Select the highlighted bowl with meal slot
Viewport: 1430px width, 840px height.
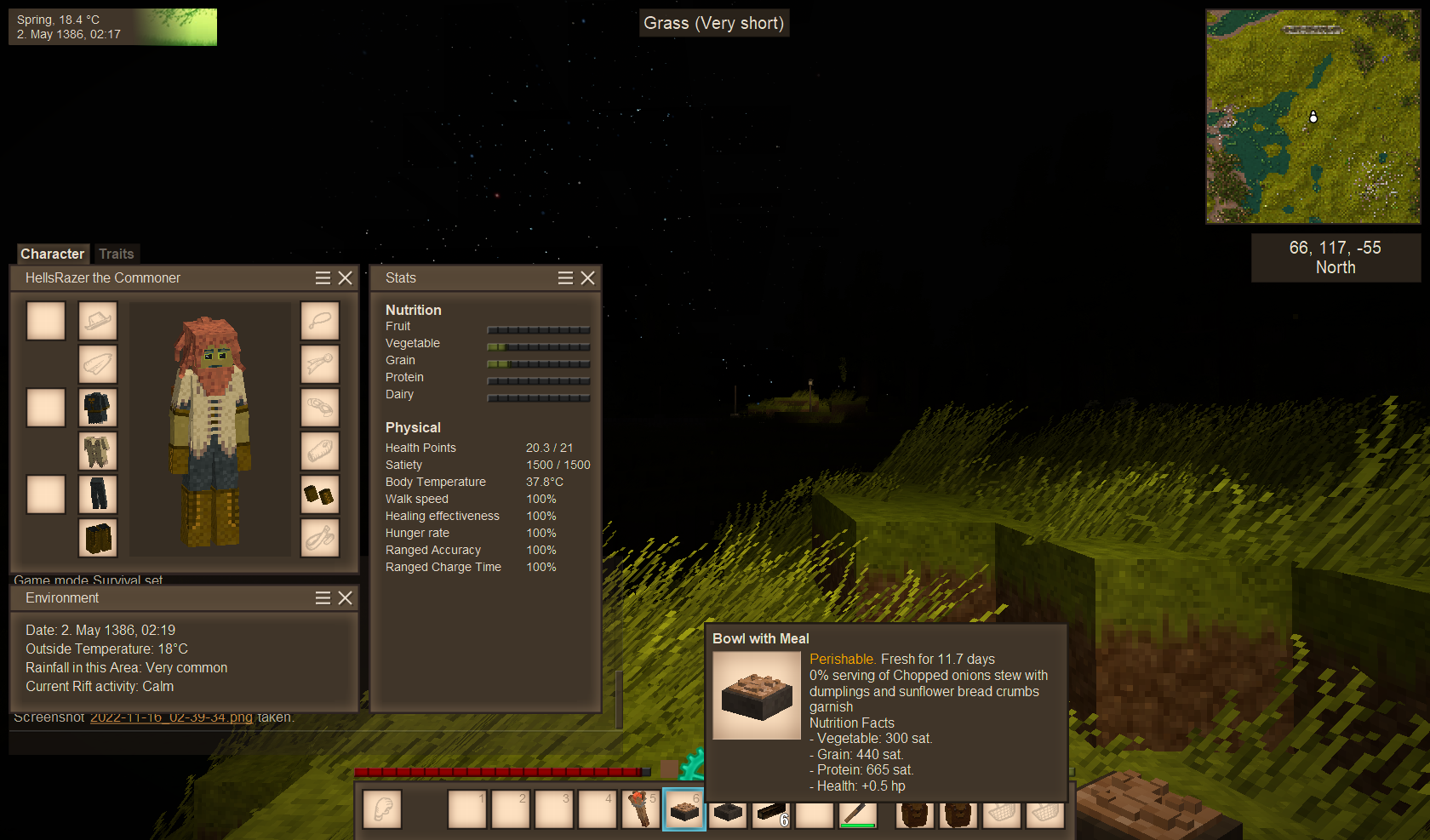pos(684,809)
